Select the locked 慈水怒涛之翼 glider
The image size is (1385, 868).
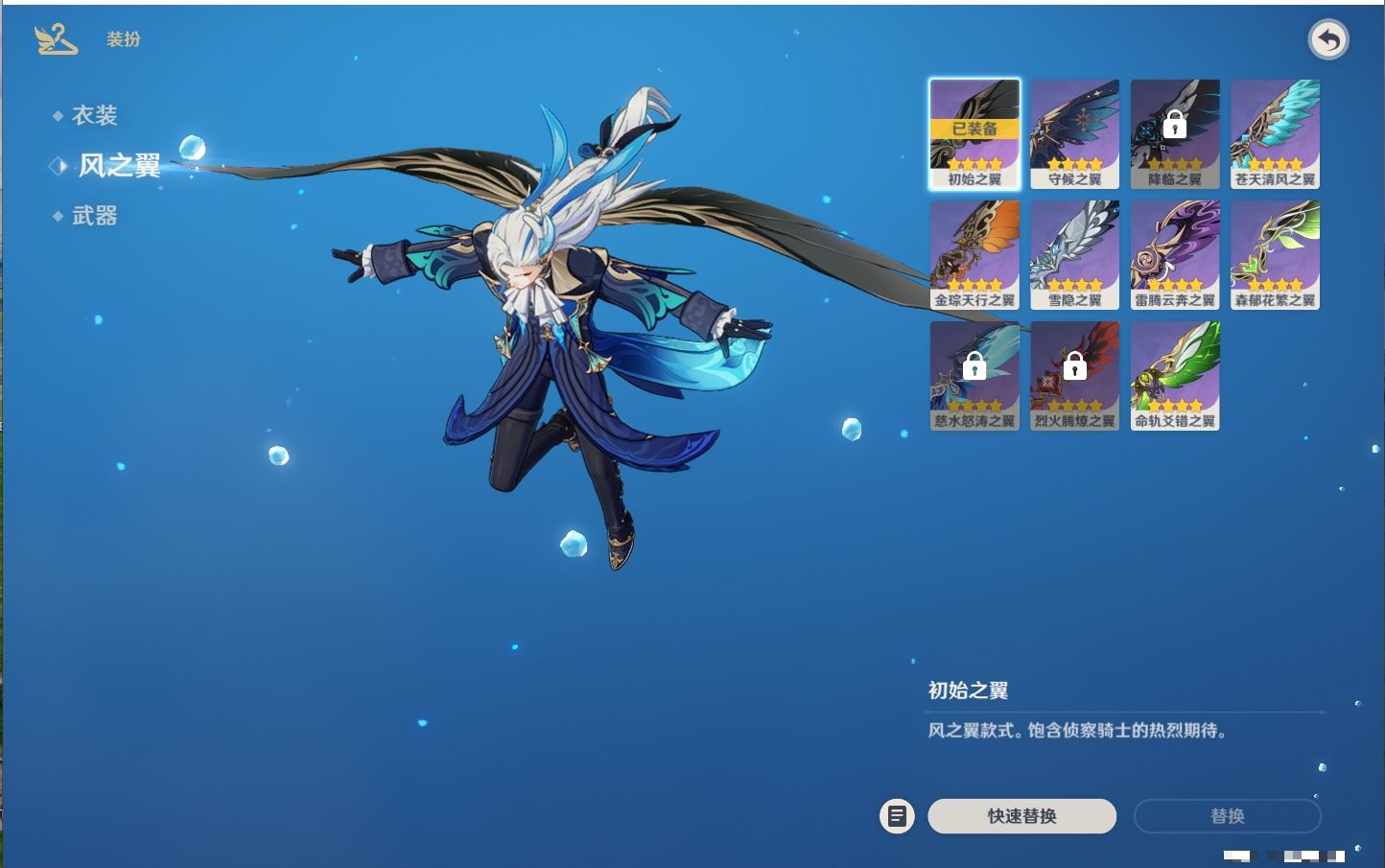click(x=974, y=375)
